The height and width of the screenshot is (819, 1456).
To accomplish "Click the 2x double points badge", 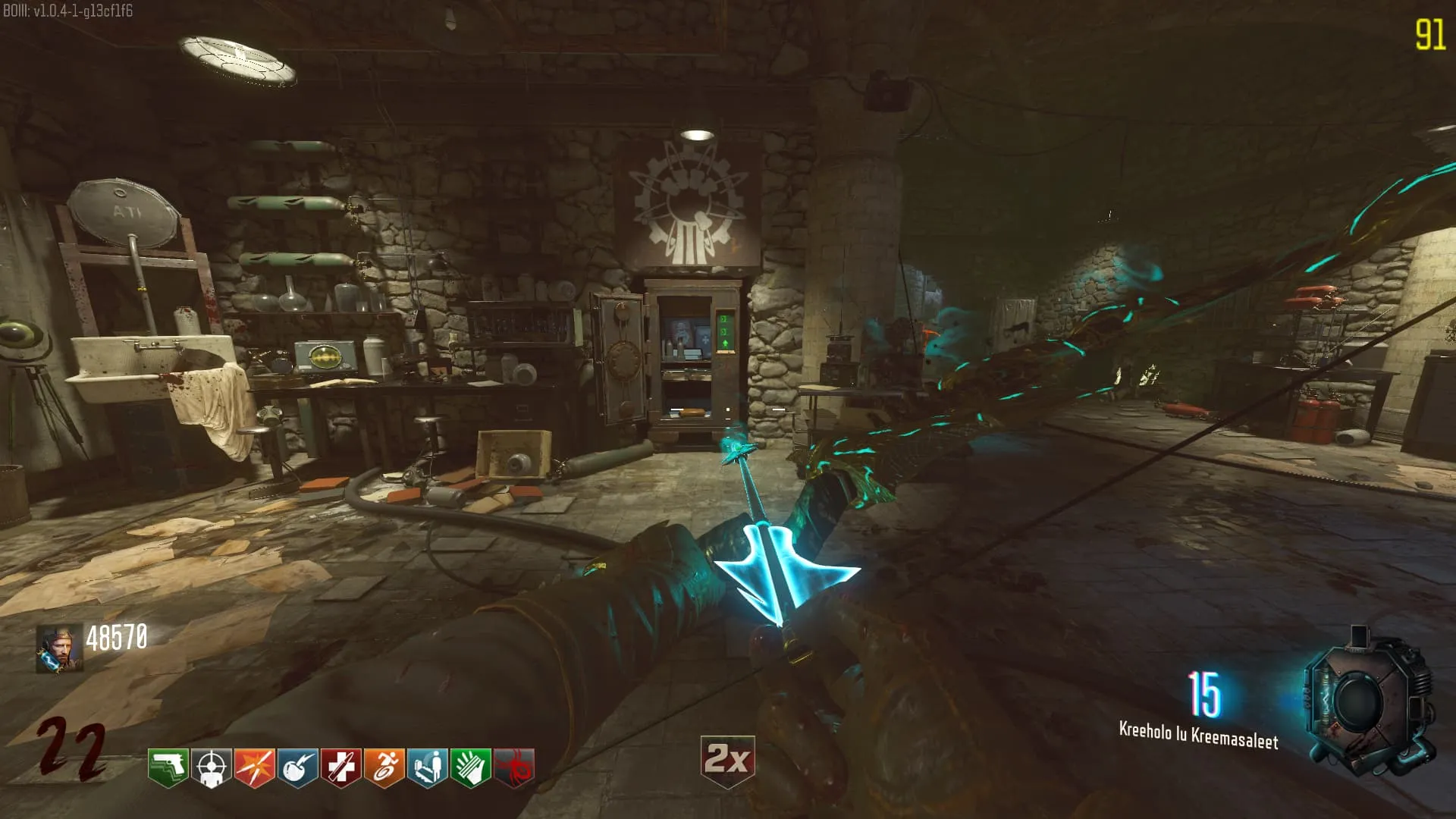I will click(727, 760).
